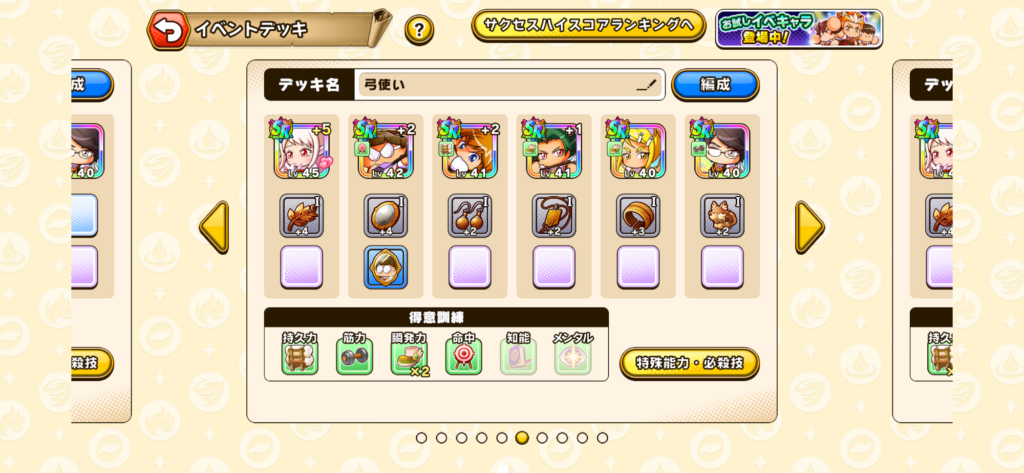Tap the お試しイベキャラ登場中 banner
The width and height of the screenshot is (1024, 473).
[798, 28]
